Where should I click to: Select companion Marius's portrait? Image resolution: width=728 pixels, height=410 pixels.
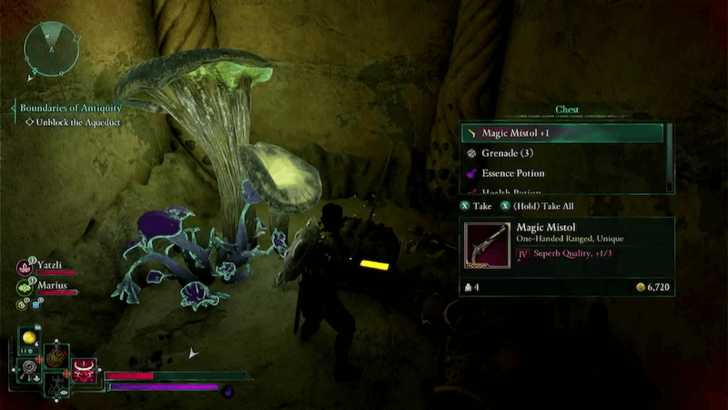coord(24,287)
